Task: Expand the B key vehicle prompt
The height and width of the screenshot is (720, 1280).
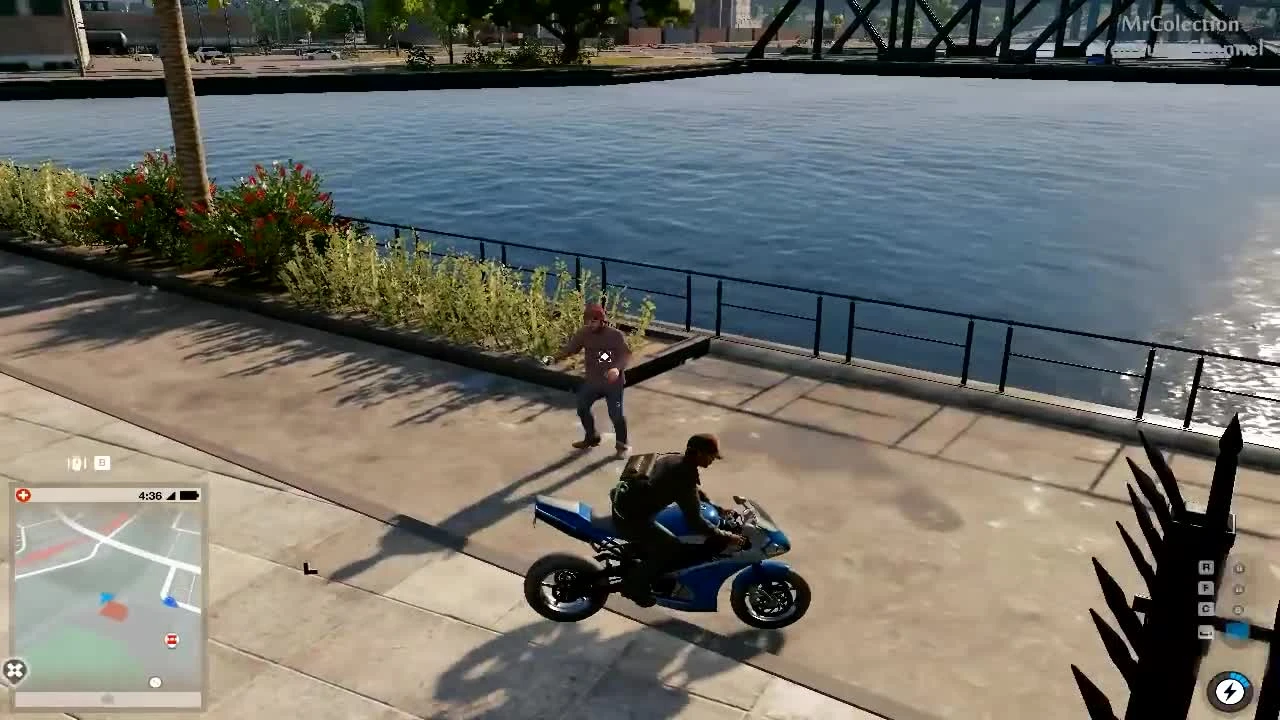Action: [x=101, y=463]
